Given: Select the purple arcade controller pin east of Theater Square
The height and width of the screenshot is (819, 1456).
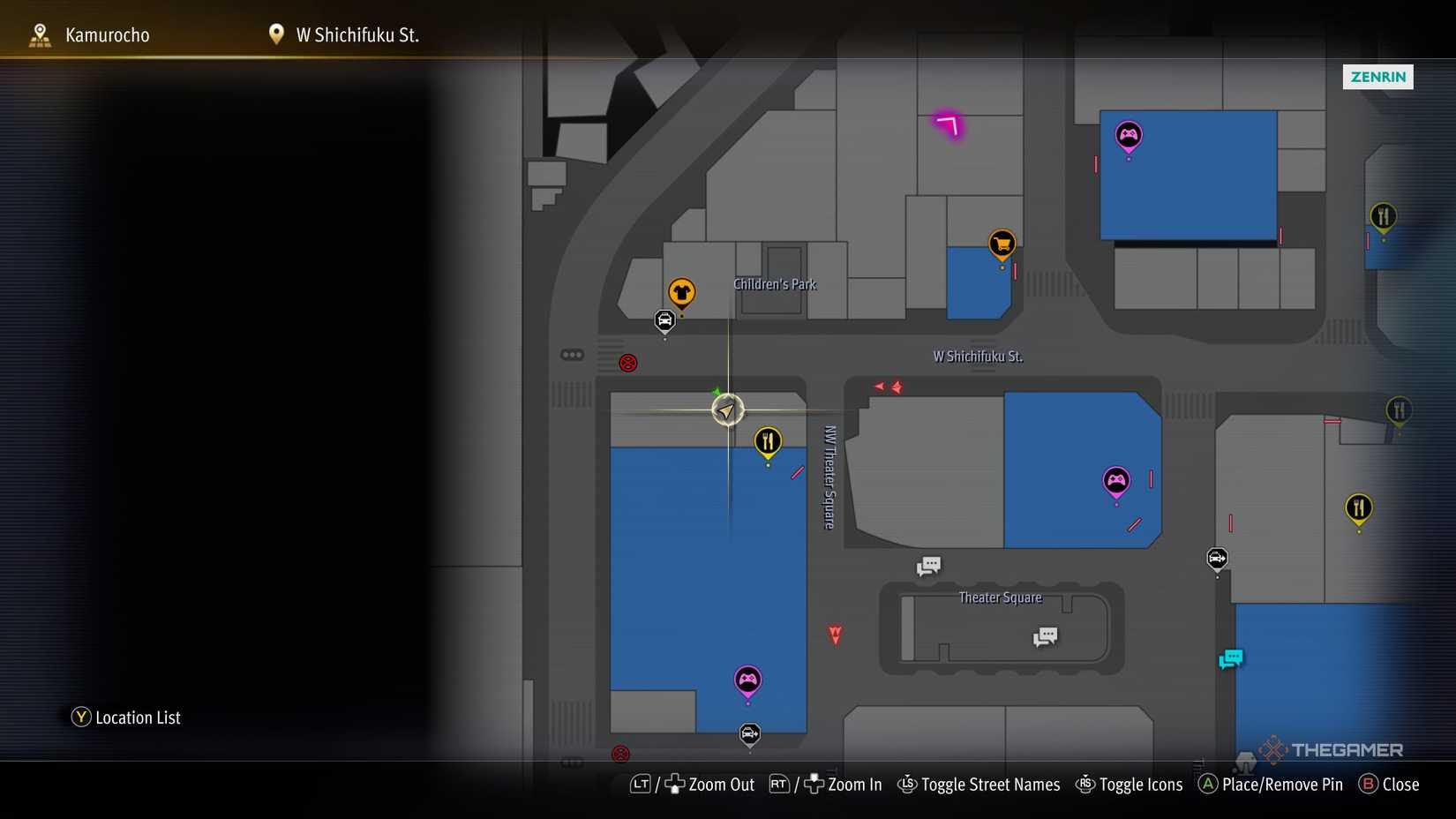Looking at the screenshot, I should [1116, 481].
